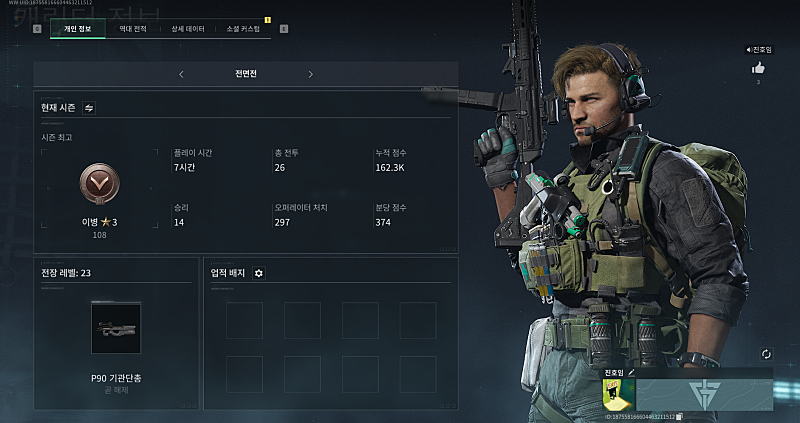Click the right arrow beside 전면전

point(310,74)
